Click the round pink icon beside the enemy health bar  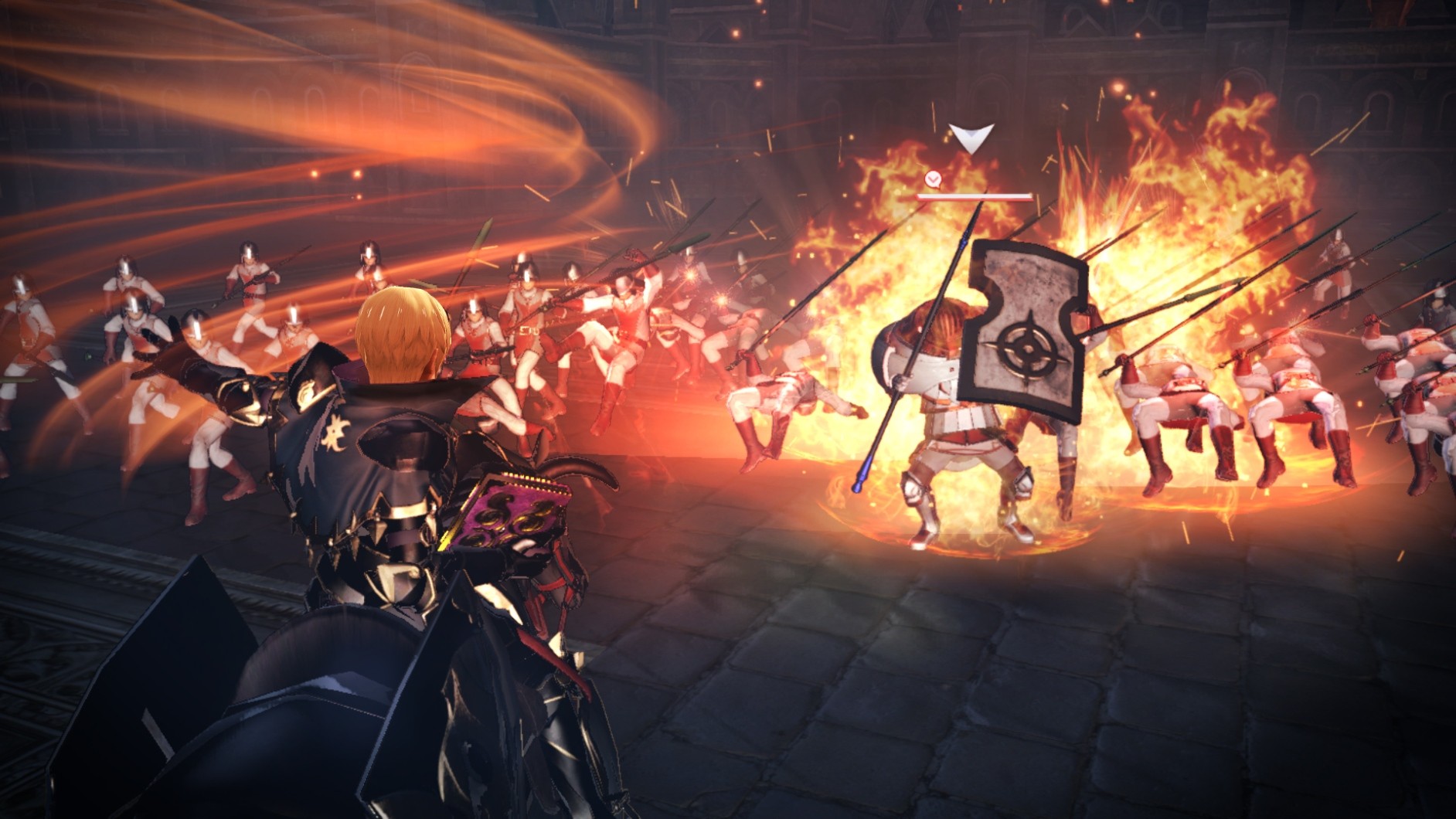click(x=933, y=180)
